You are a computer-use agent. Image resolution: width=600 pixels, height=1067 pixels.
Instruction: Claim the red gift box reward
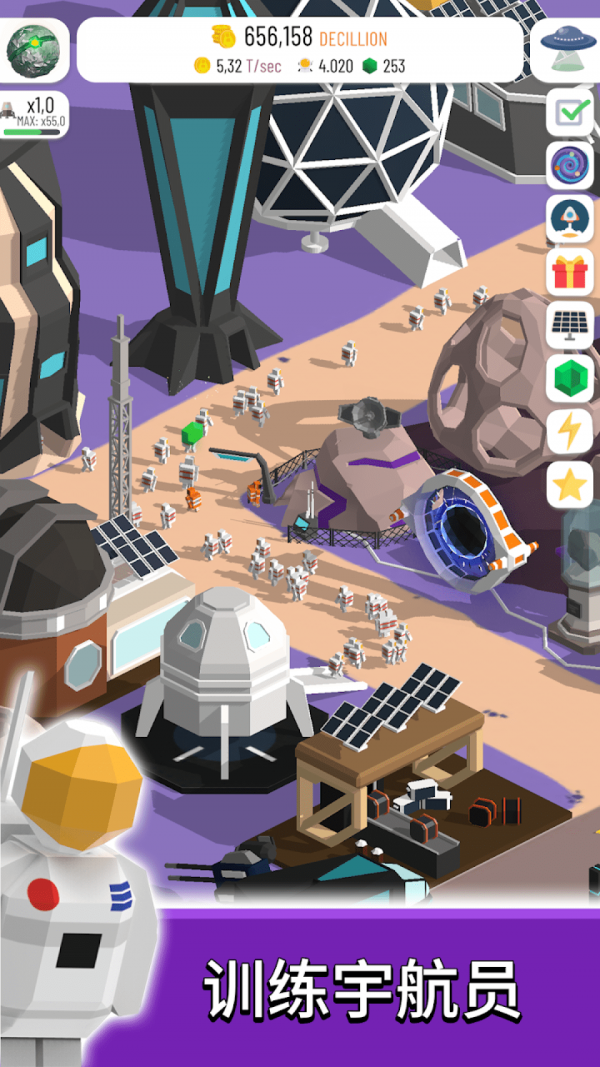pos(571,272)
